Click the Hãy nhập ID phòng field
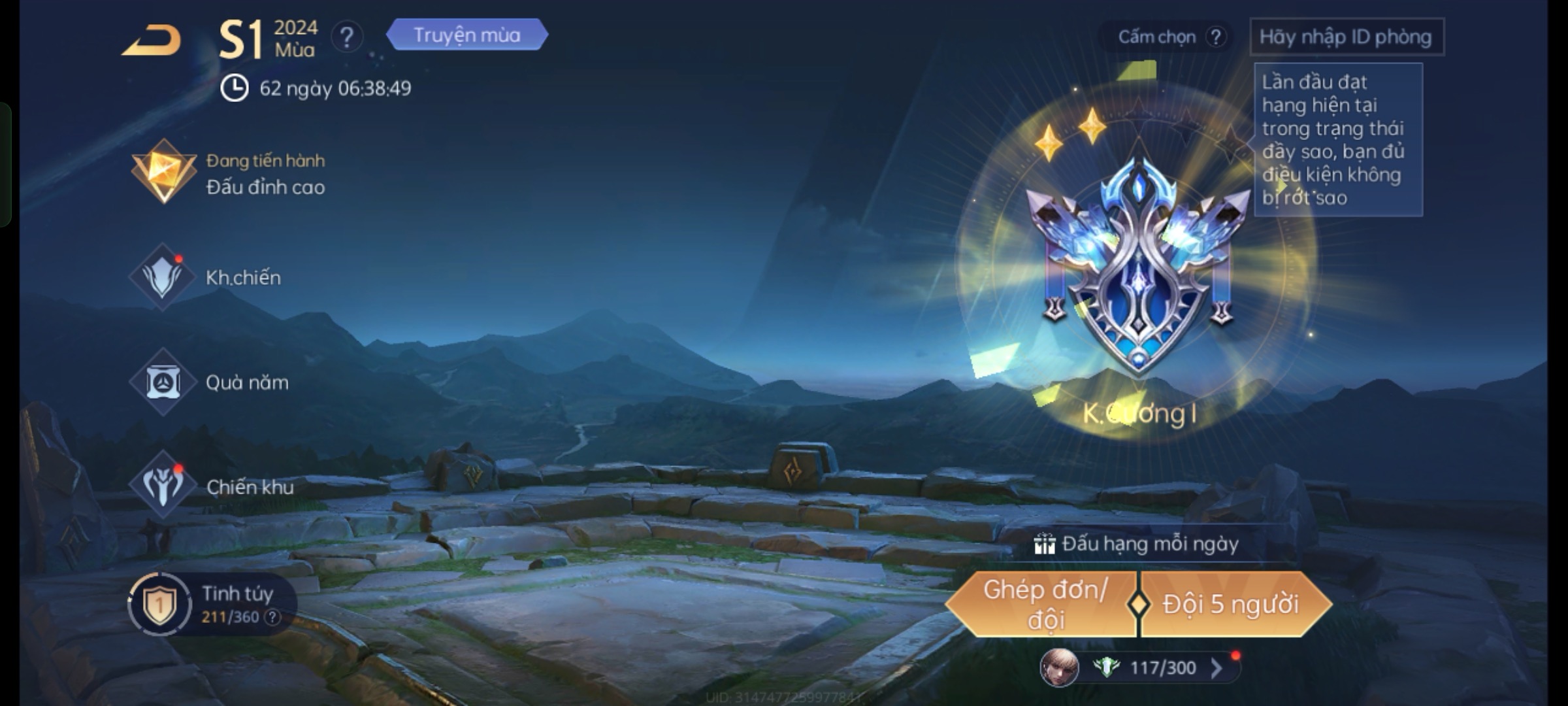1568x706 pixels. coord(1346,37)
